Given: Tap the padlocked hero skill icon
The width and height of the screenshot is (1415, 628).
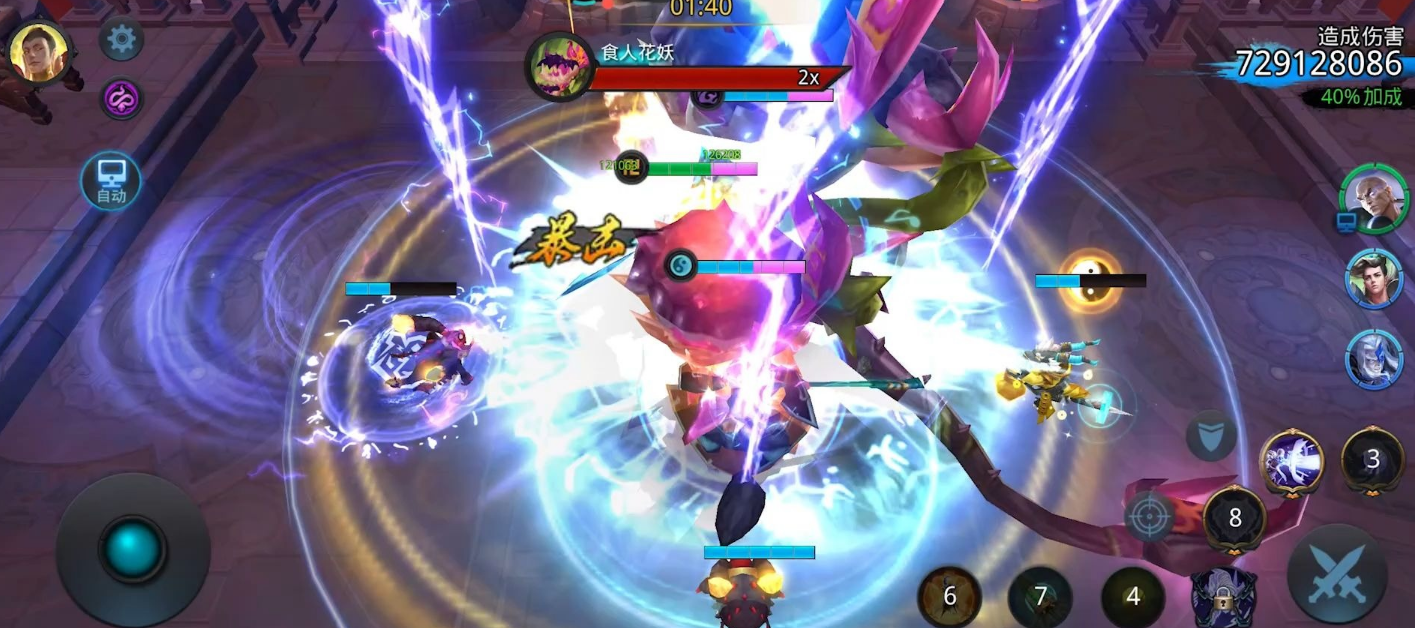Looking at the screenshot, I should point(1223,598).
